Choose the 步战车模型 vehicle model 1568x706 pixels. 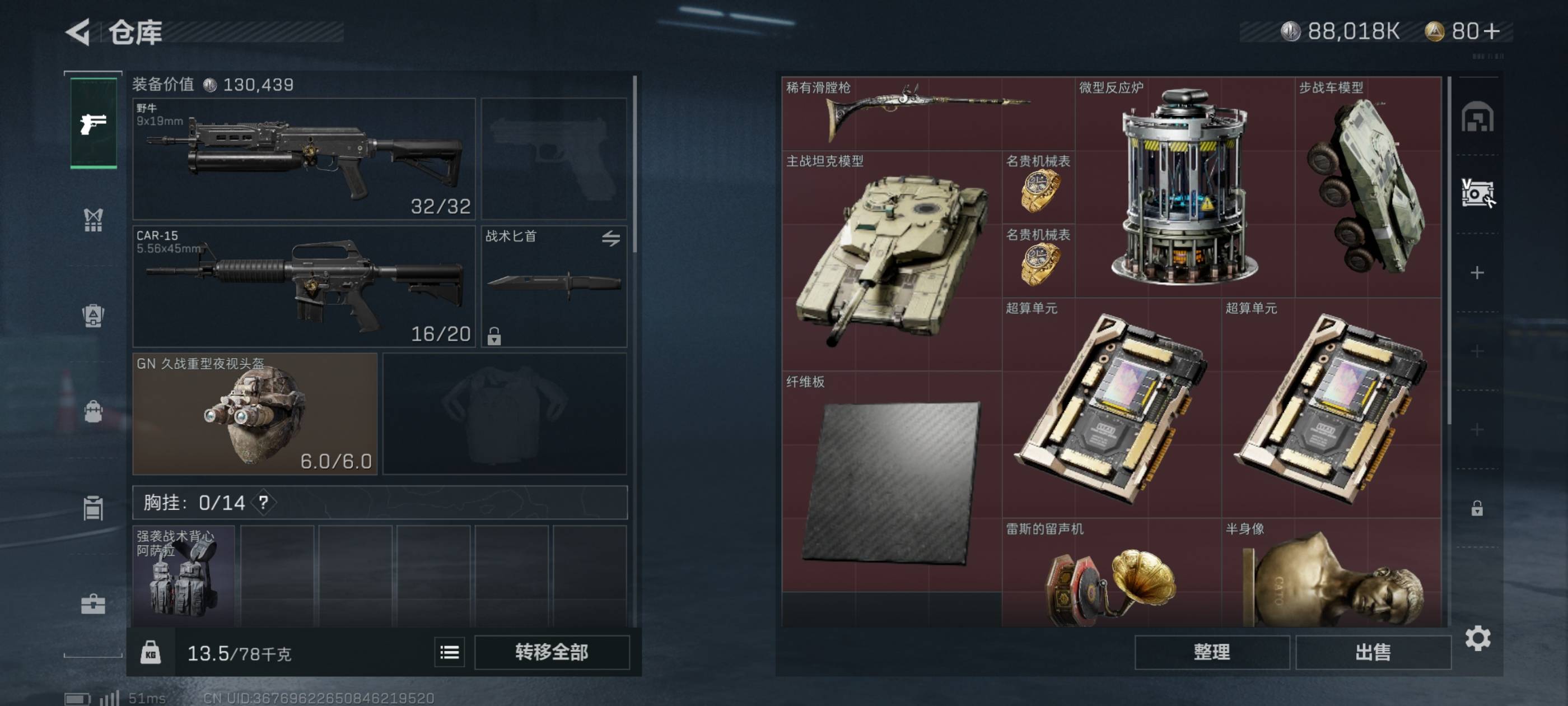[x=1368, y=187]
